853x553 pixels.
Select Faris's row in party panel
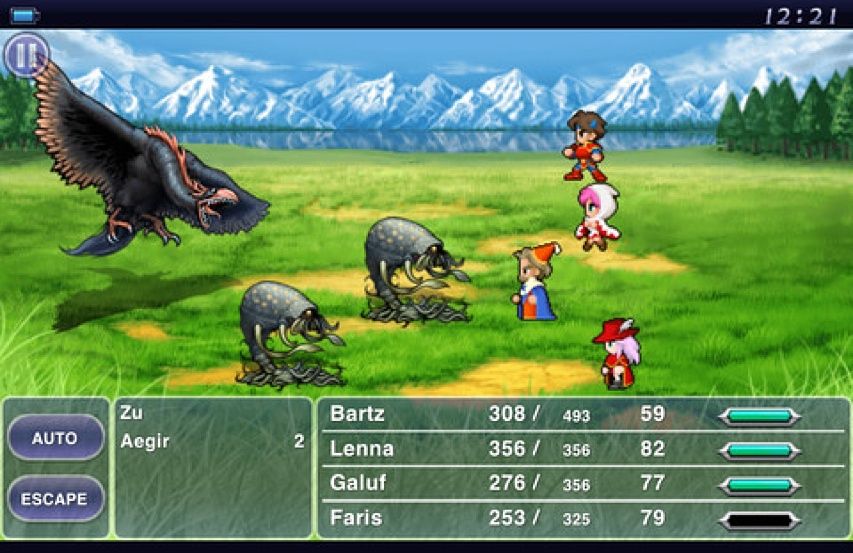[581, 519]
